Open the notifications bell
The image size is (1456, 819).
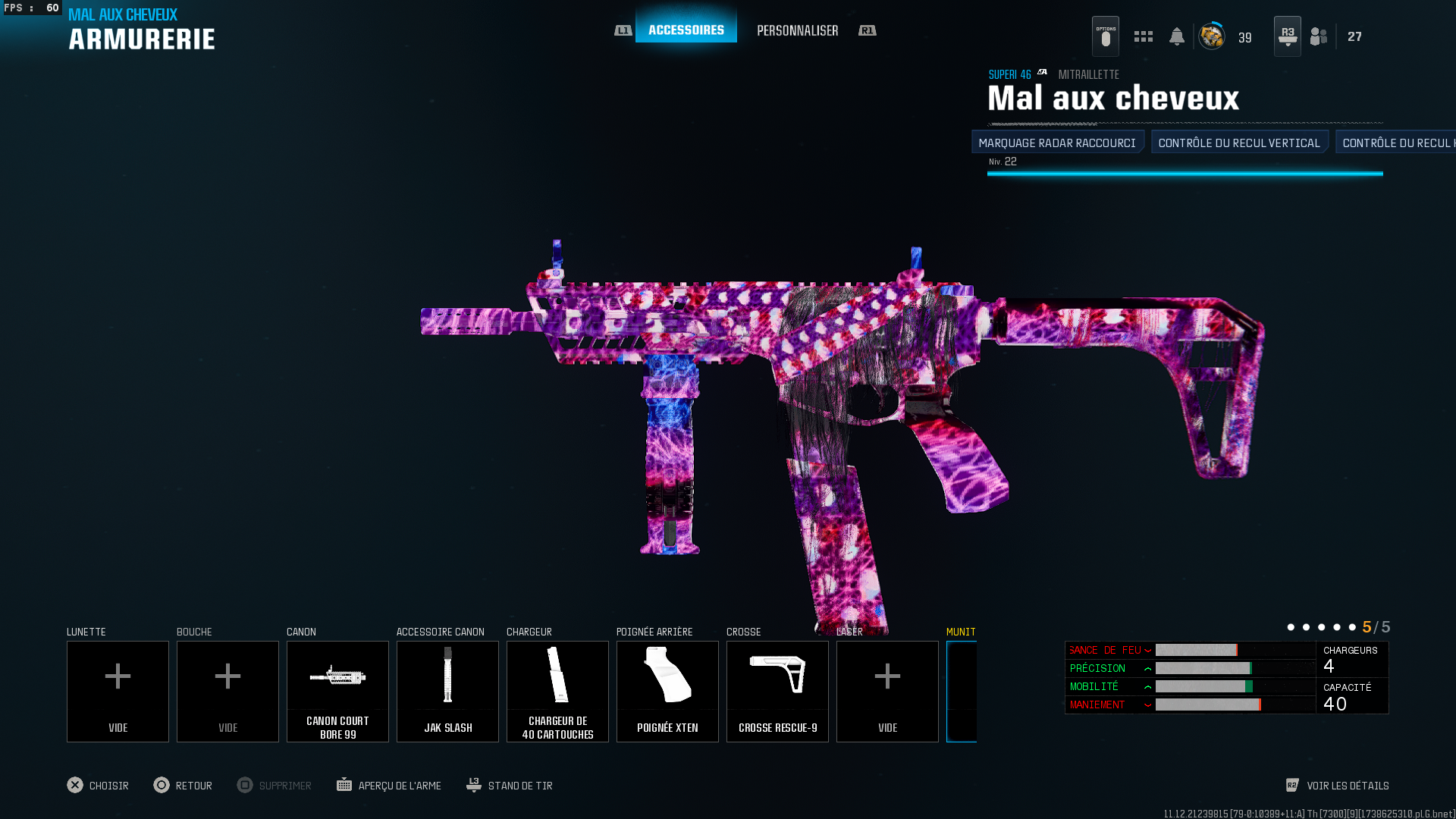coord(1176,36)
